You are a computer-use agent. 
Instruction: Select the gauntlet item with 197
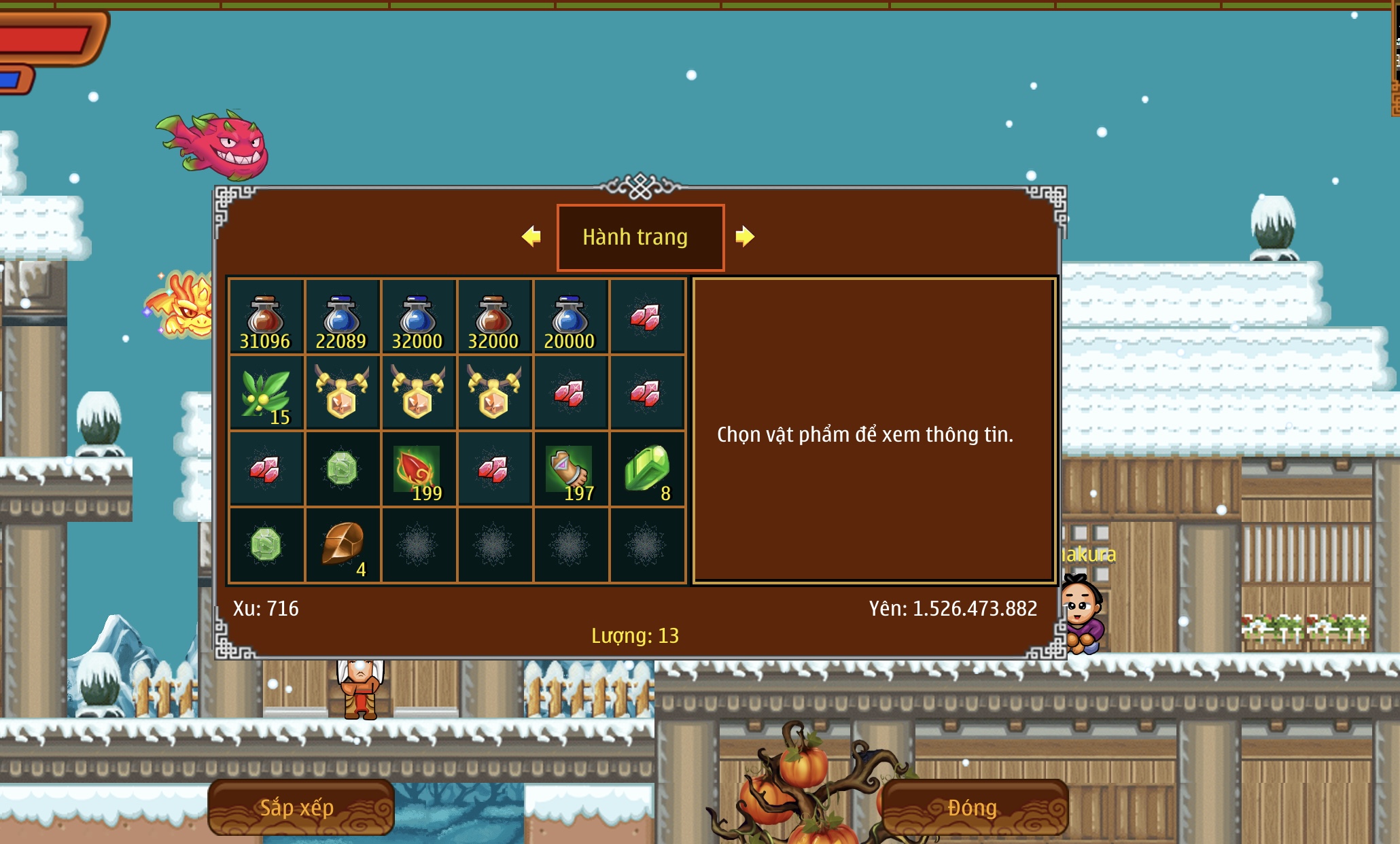(570, 470)
